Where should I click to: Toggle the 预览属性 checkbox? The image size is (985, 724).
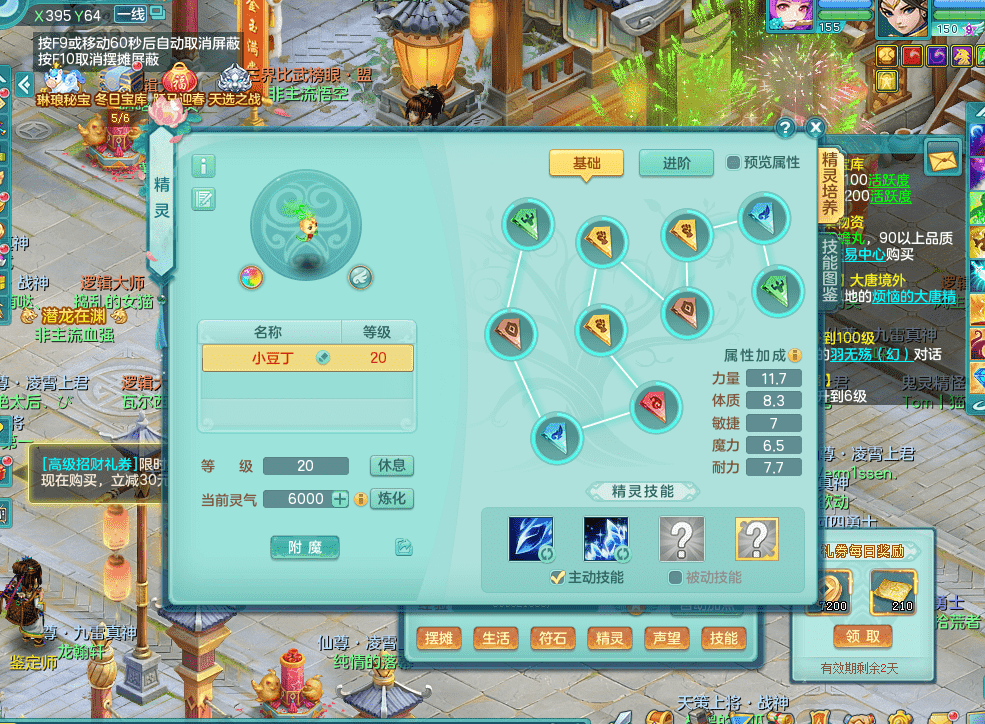(733, 163)
